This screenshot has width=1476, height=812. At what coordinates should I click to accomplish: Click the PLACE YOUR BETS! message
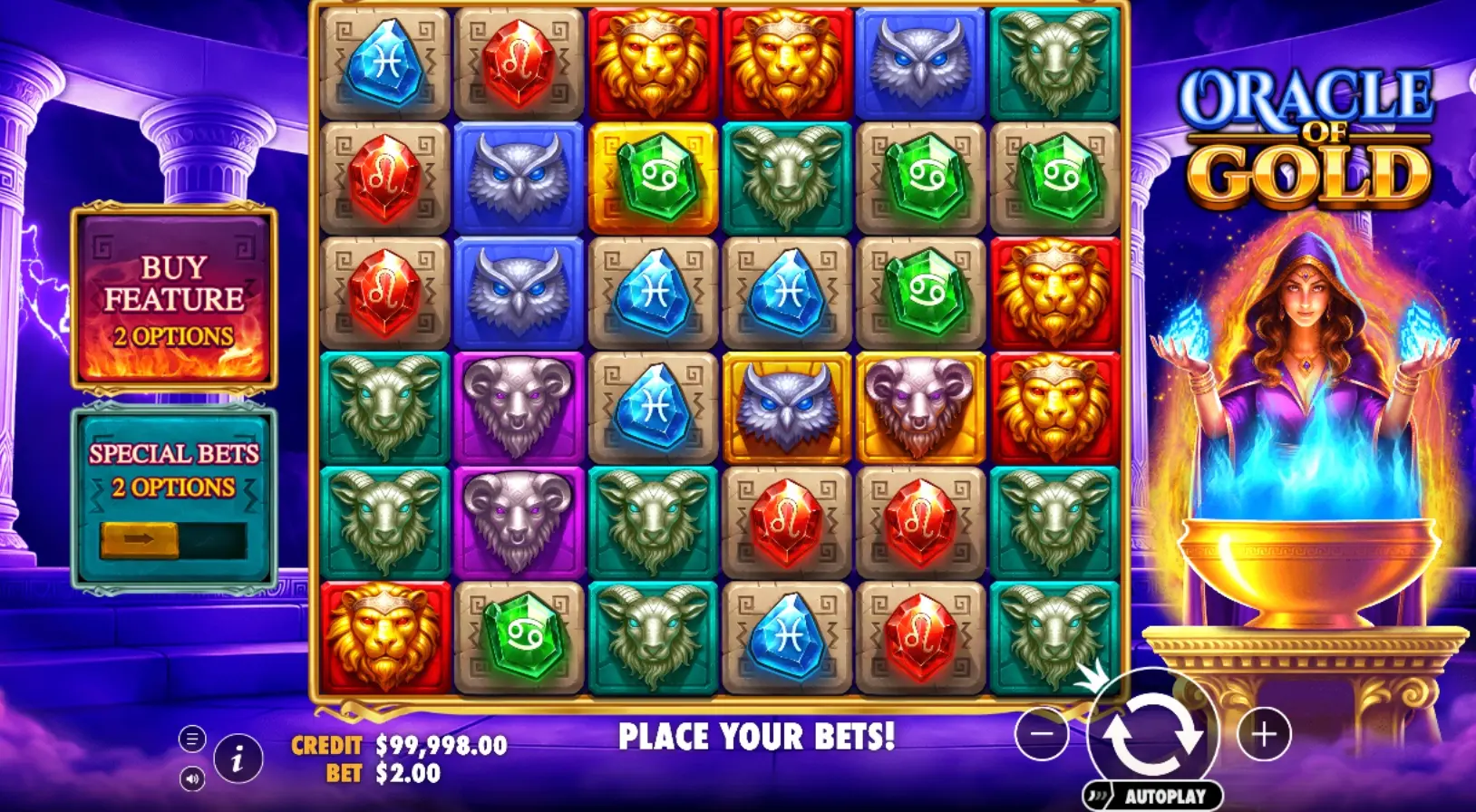click(759, 736)
